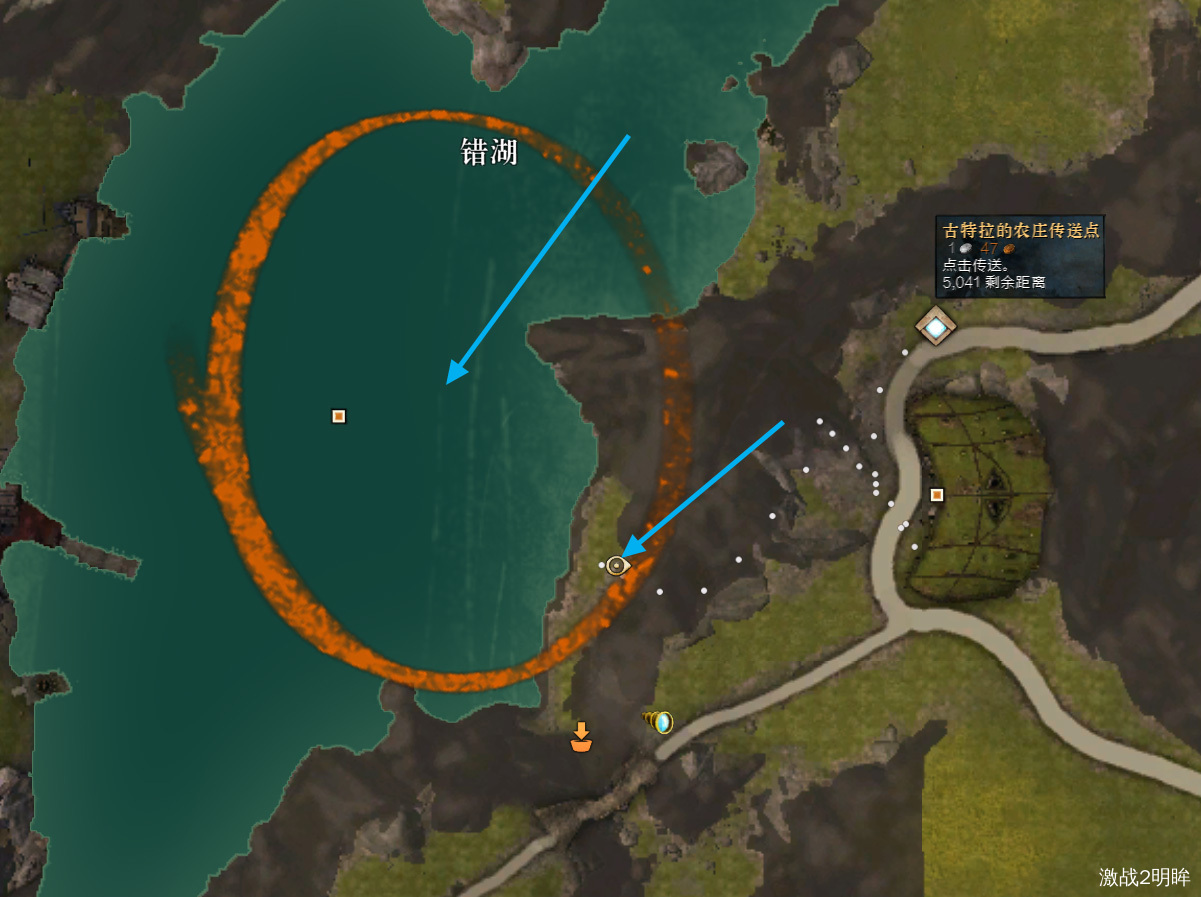This screenshot has height=897, width=1201.
Task: Click the eye-shaped player position marker
Action: tap(617, 566)
